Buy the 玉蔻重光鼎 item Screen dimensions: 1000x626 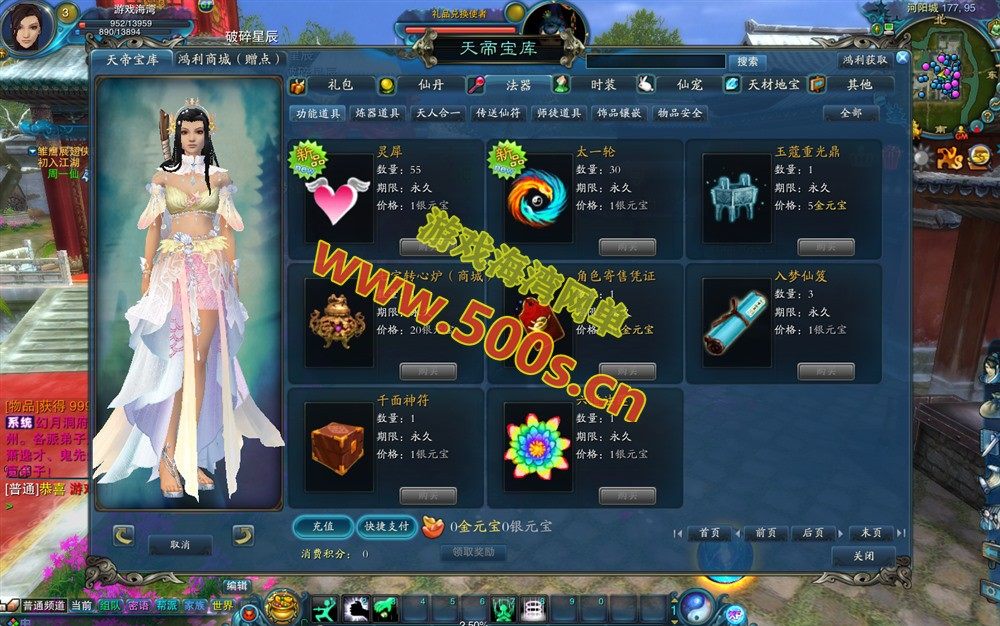[x=826, y=247]
